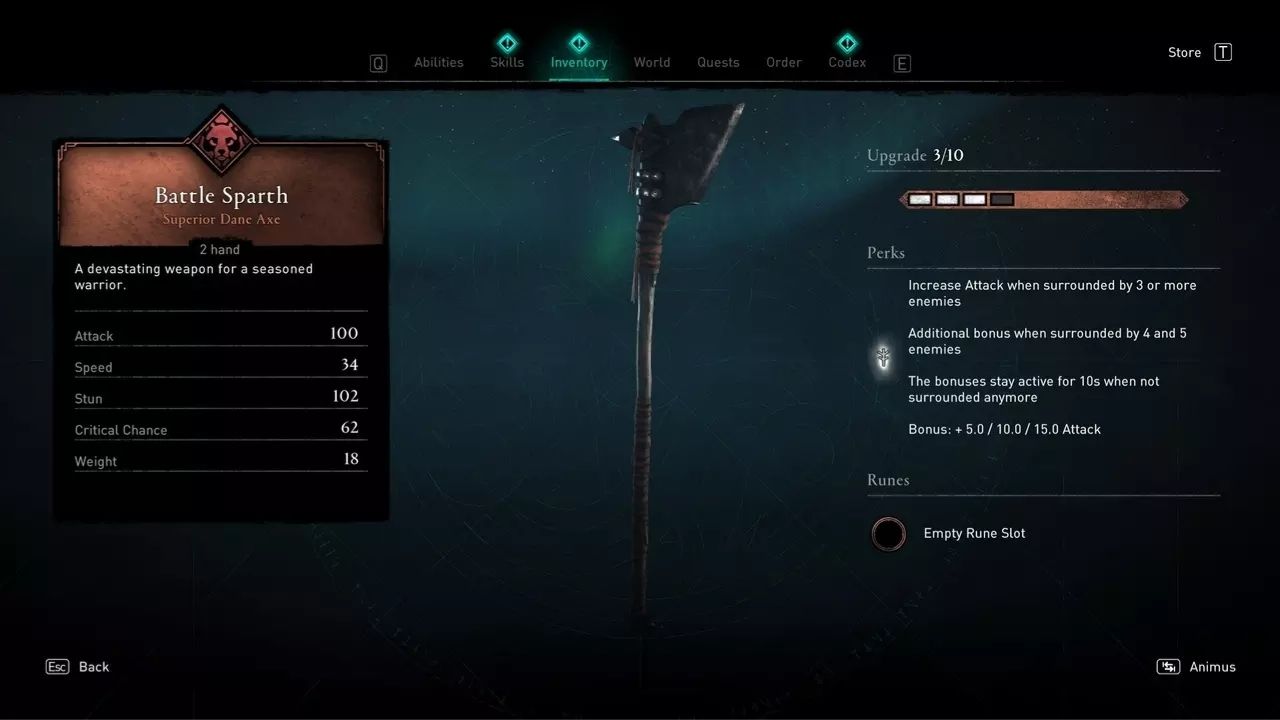Switch to the Abilities tab
This screenshot has width=1280, height=720.
point(438,62)
